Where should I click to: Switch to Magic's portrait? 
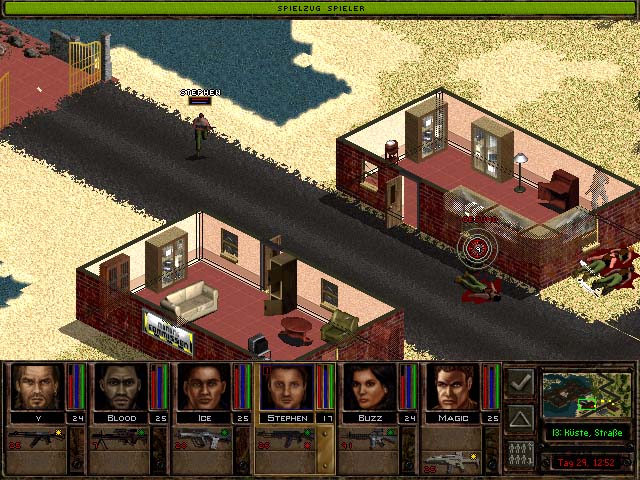point(453,387)
